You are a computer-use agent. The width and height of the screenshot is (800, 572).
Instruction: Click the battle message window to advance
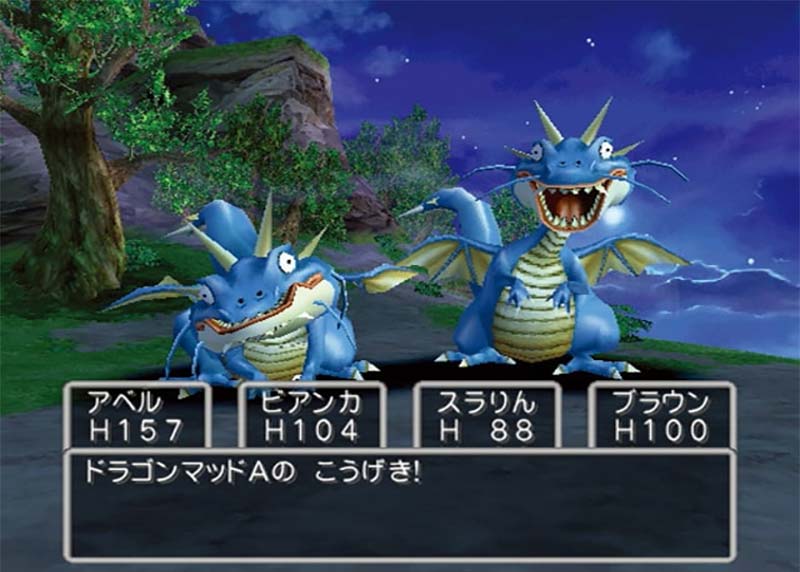click(400, 505)
